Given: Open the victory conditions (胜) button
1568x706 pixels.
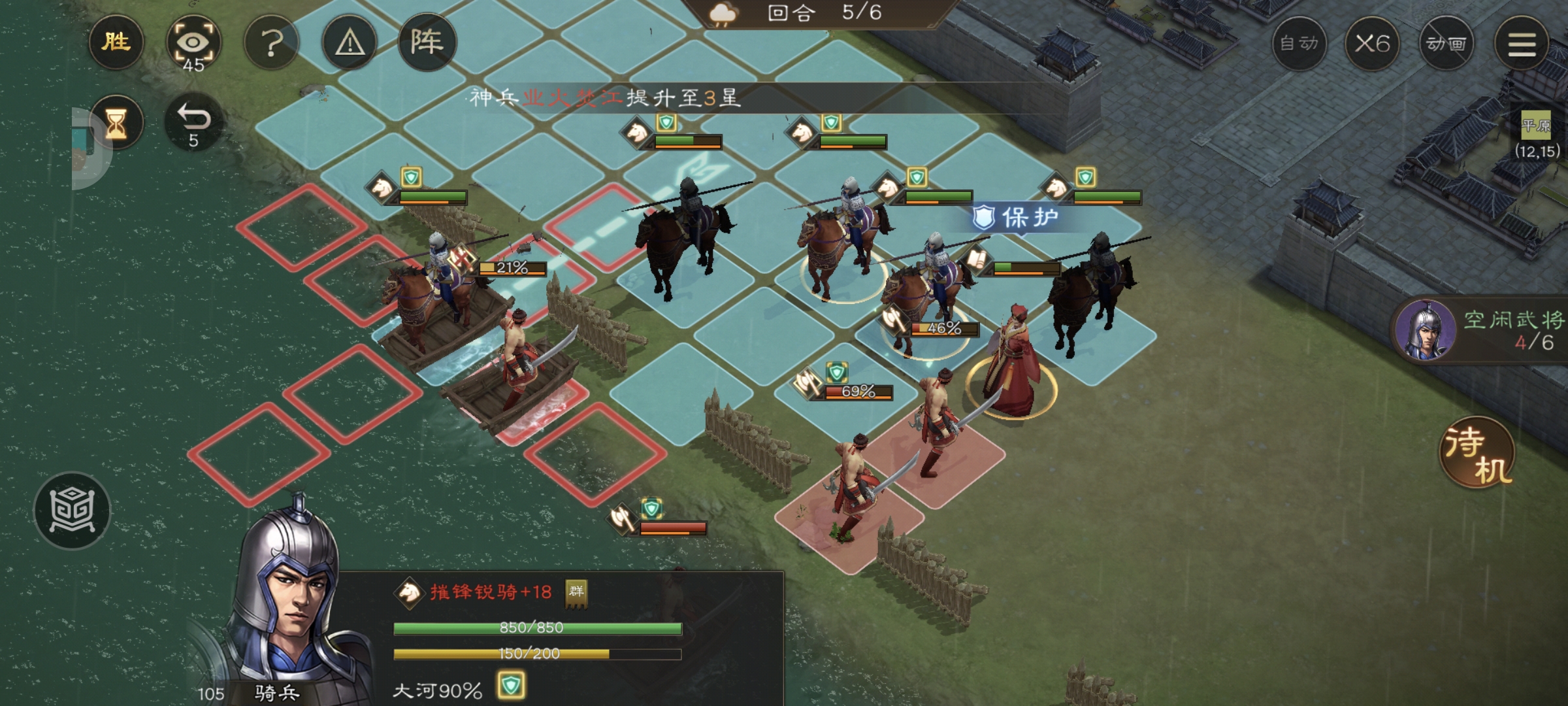Looking at the screenshot, I should (x=116, y=43).
